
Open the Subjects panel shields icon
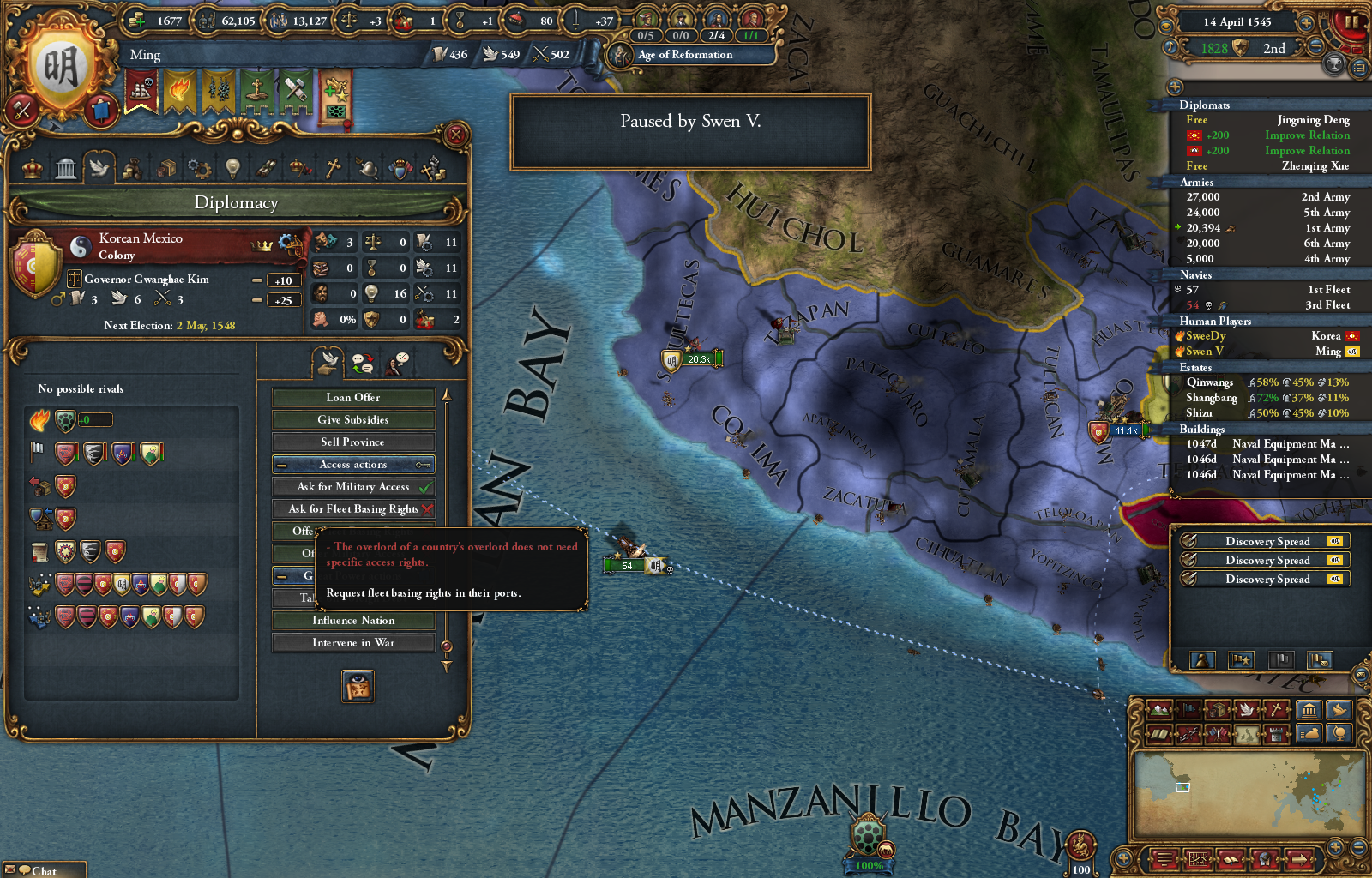click(399, 168)
